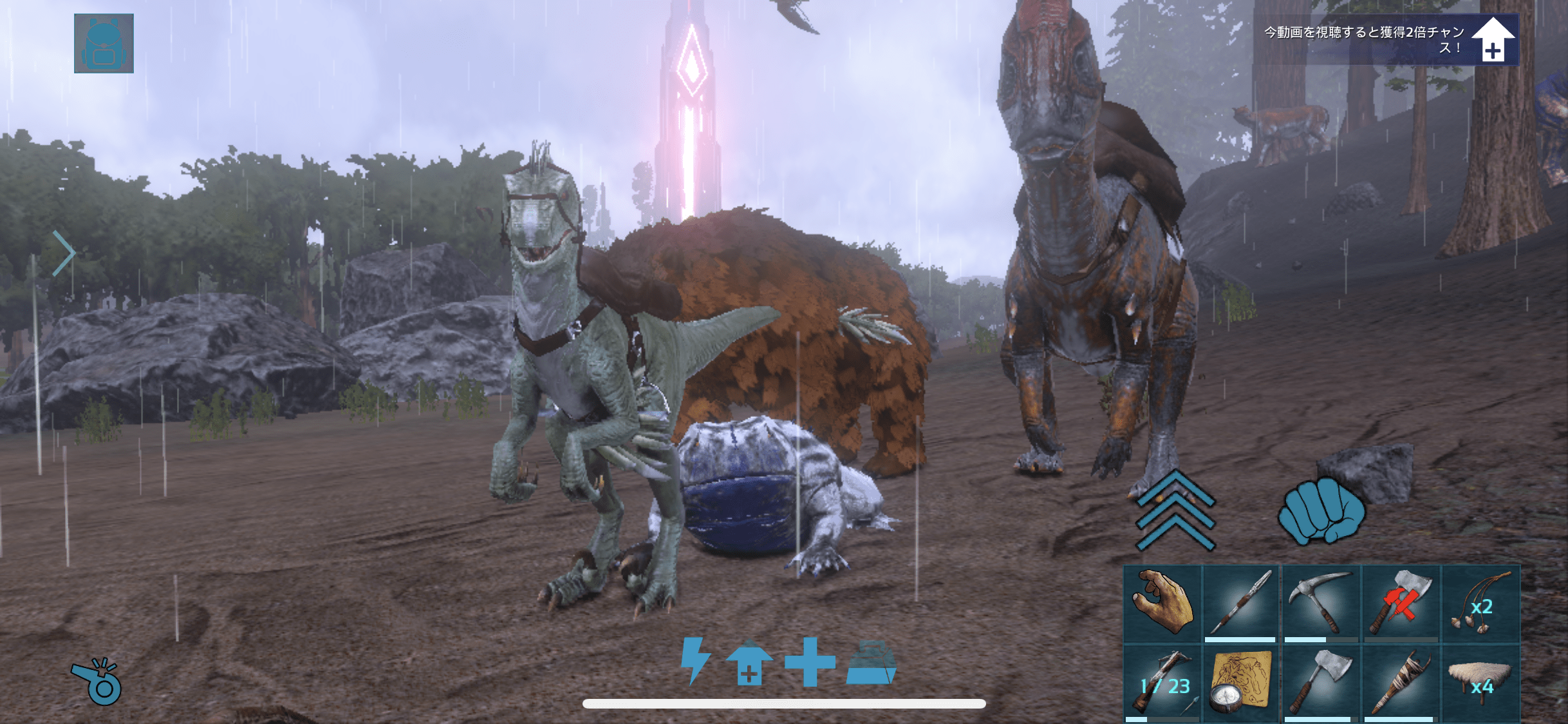Equip the spear from the hotbar

click(x=1241, y=604)
